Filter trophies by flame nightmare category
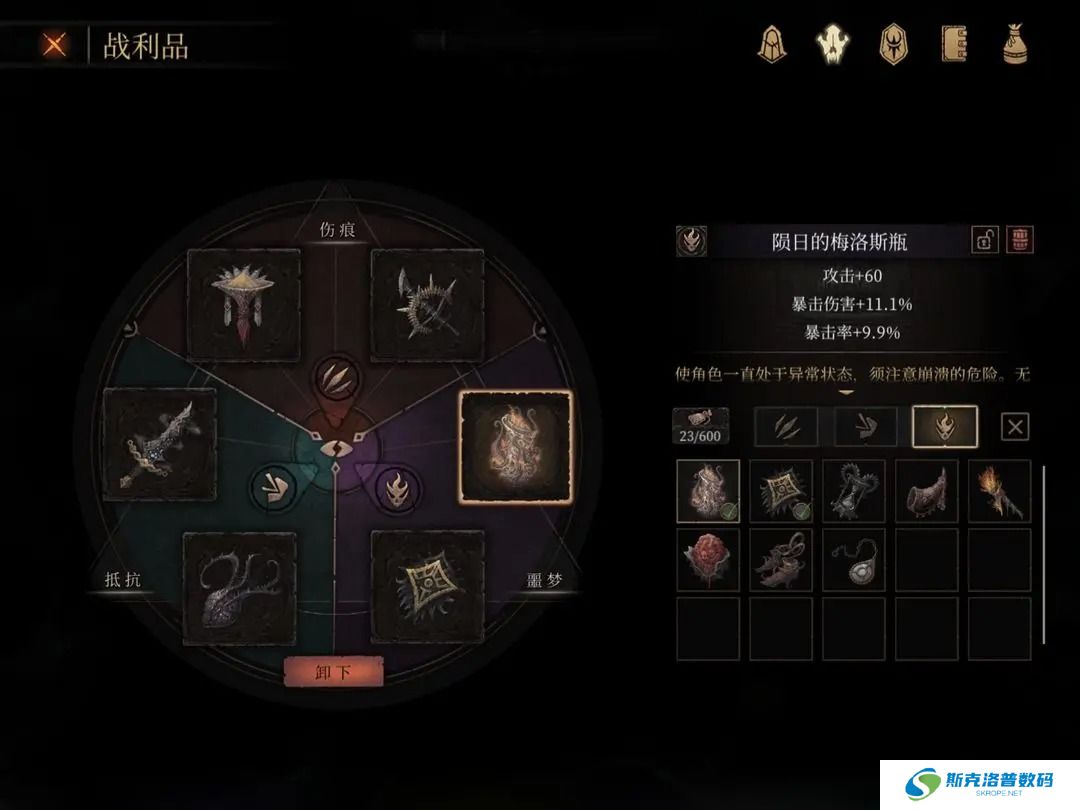This screenshot has height=810, width=1080. click(945, 427)
